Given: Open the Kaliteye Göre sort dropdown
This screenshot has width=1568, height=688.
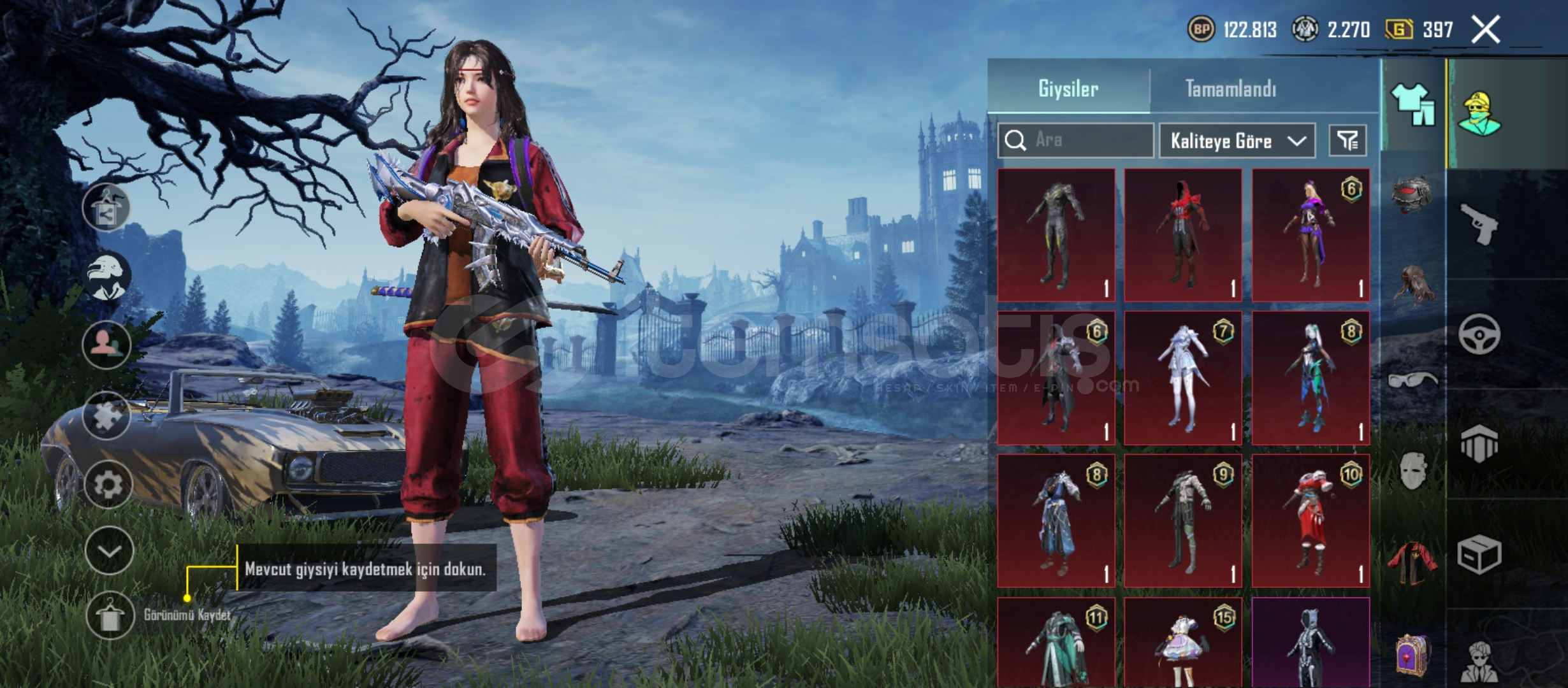Looking at the screenshot, I should point(1237,140).
